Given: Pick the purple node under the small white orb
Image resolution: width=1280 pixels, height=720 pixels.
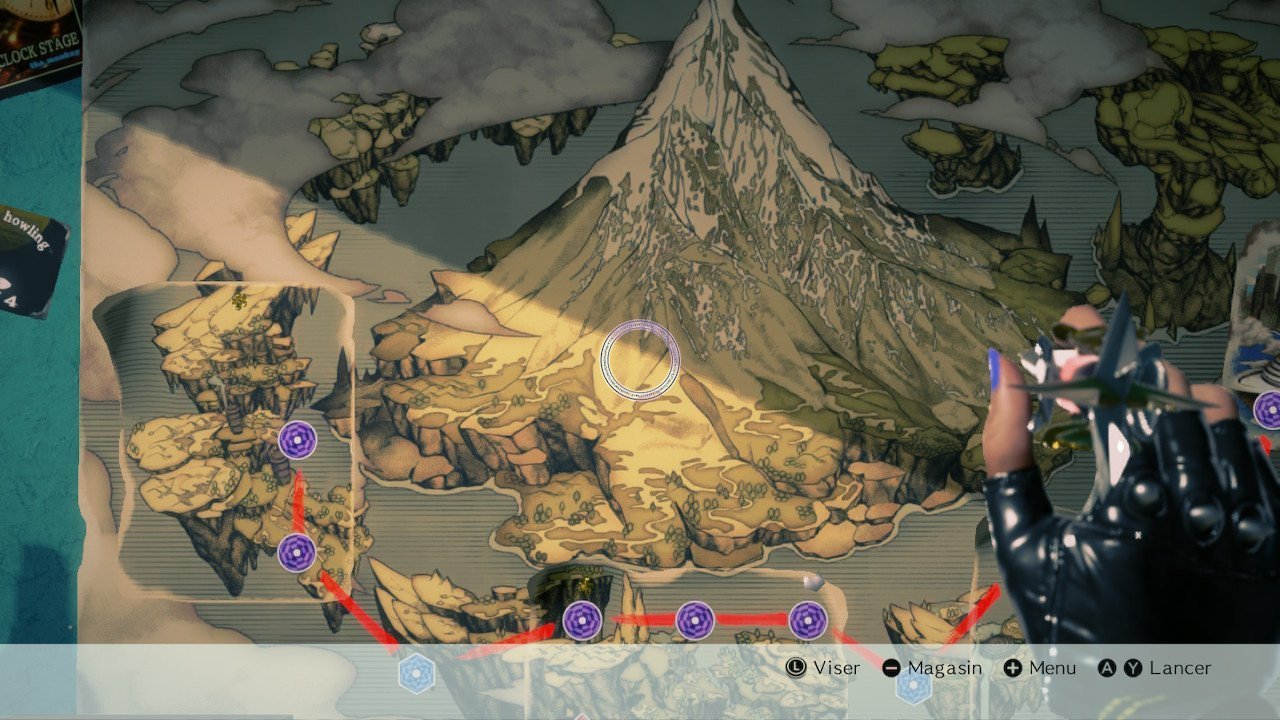Looking at the screenshot, I should (808, 621).
